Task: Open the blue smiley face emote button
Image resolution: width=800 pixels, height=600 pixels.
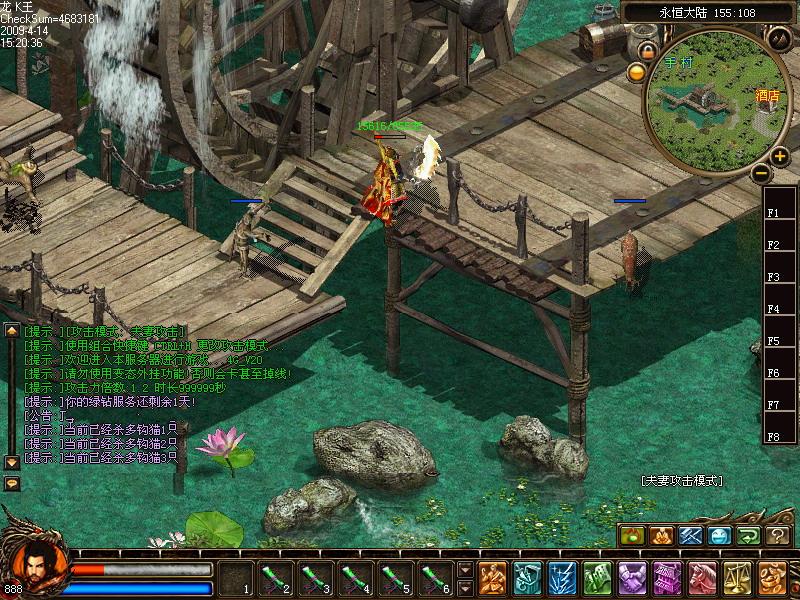Action: tap(720, 536)
